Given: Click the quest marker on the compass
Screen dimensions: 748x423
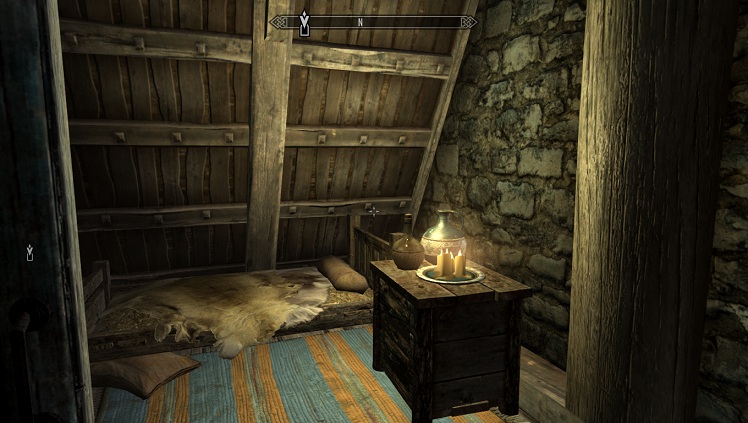Looking at the screenshot, I should tap(306, 24).
